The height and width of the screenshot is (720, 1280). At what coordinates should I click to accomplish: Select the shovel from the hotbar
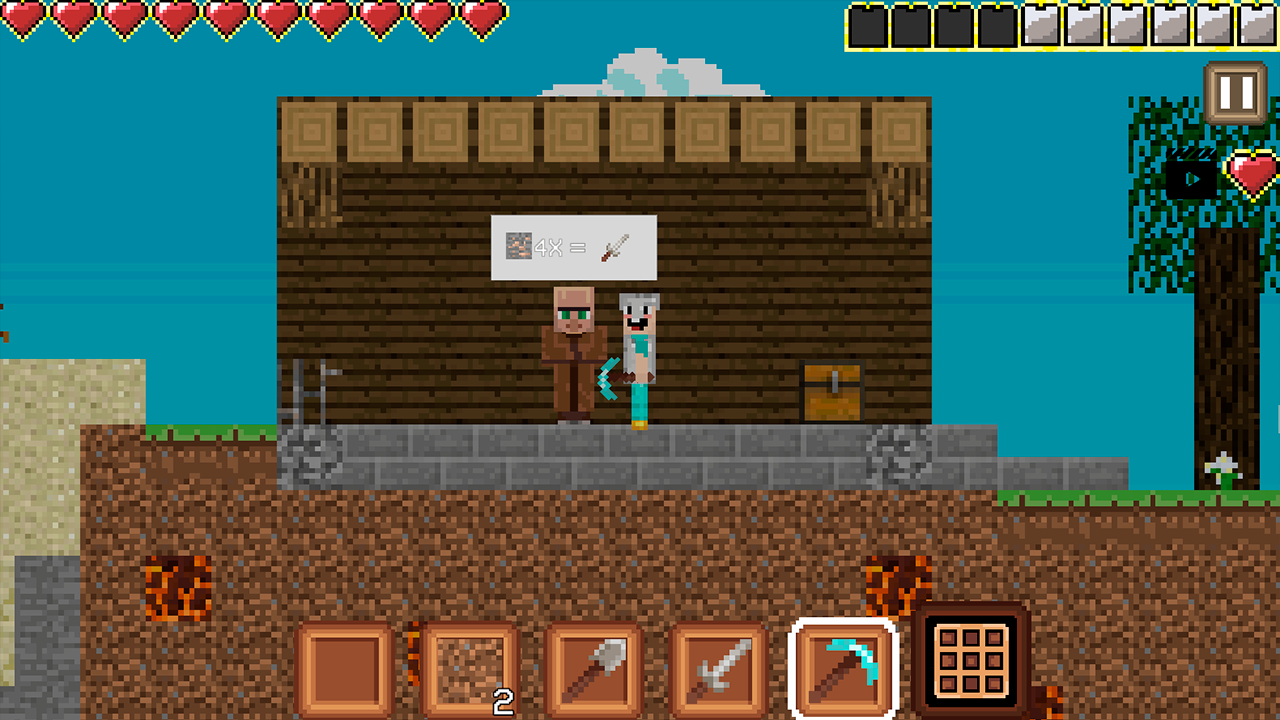[x=594, y=666]
